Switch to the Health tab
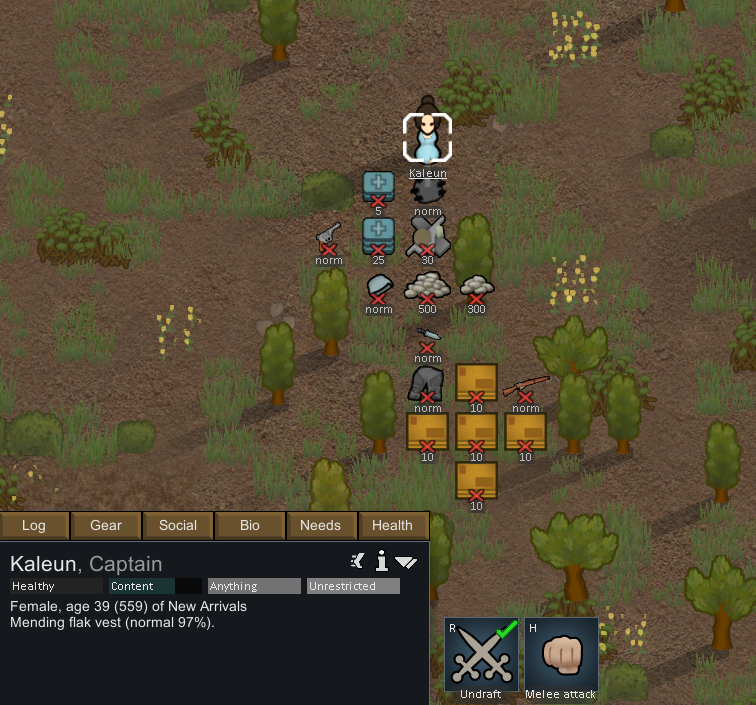The width and height of the screenshot is (756, 705). (x=392, y=525)
